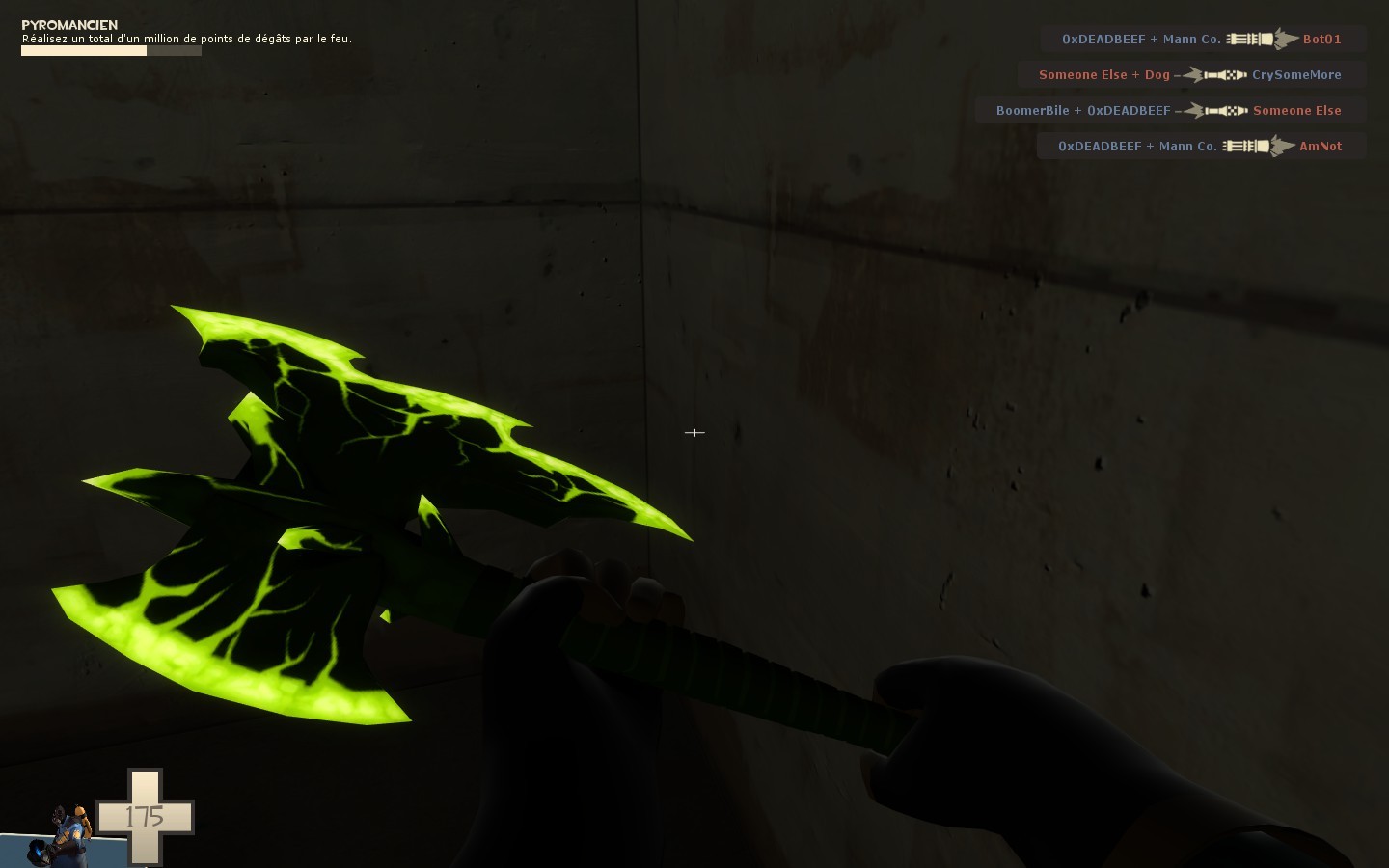Click the AmNot name in the bottom kill feed row
Screen dimensions: 1389x868
pos(1321,146)
